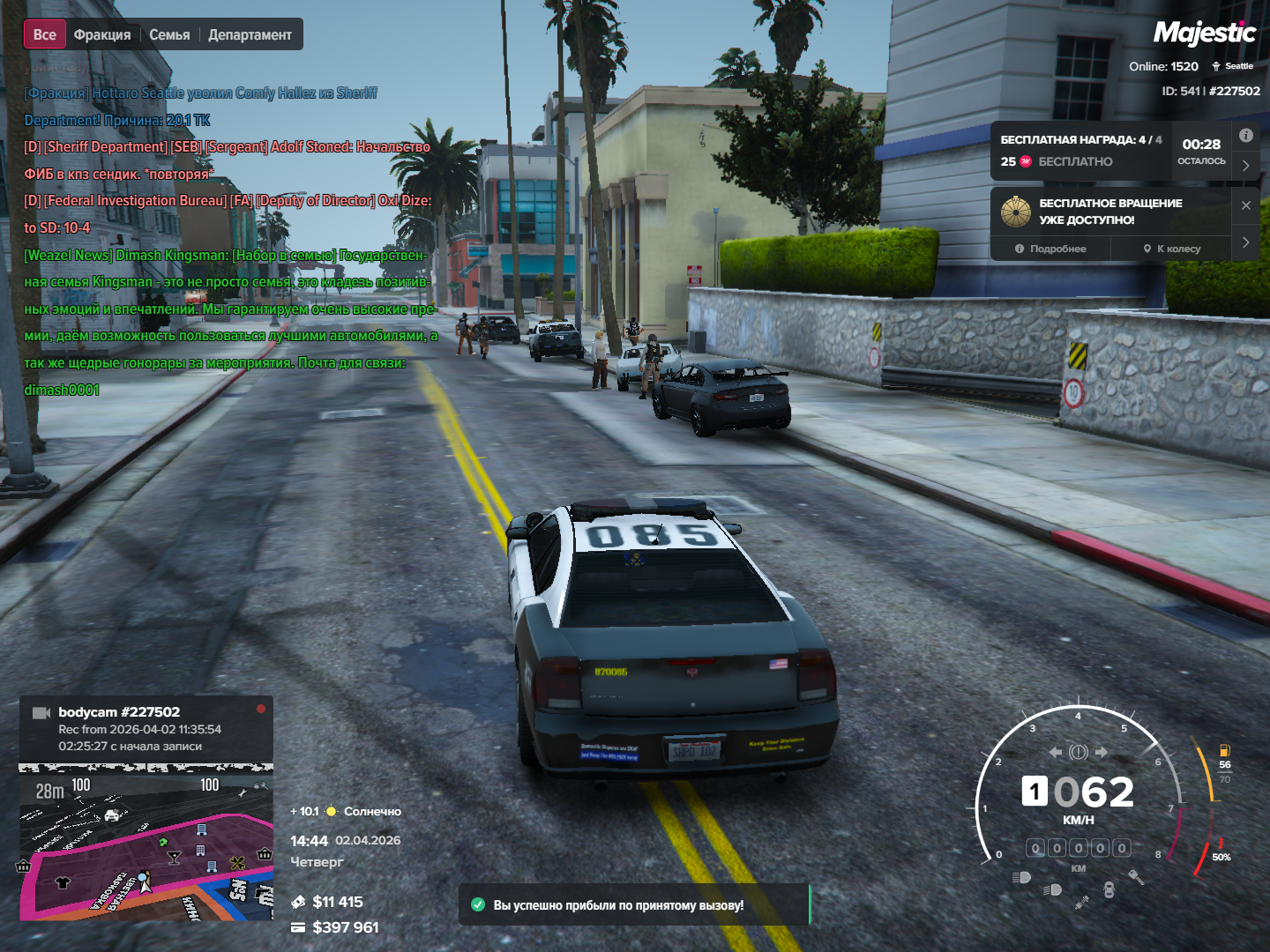The height and width of the screenshot is (952, 1270).
Task: Switch to the Все chat tab
Action: click(x=45, y=34)
